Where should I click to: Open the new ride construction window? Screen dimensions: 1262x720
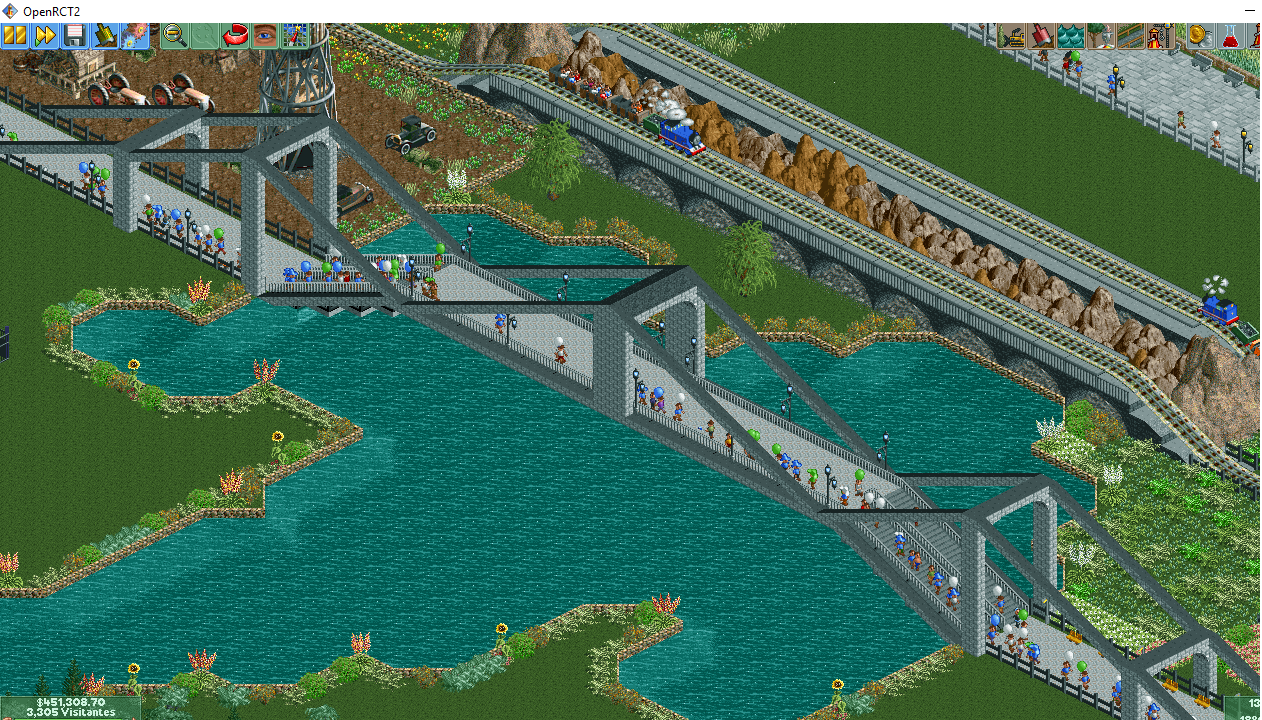1160,36
